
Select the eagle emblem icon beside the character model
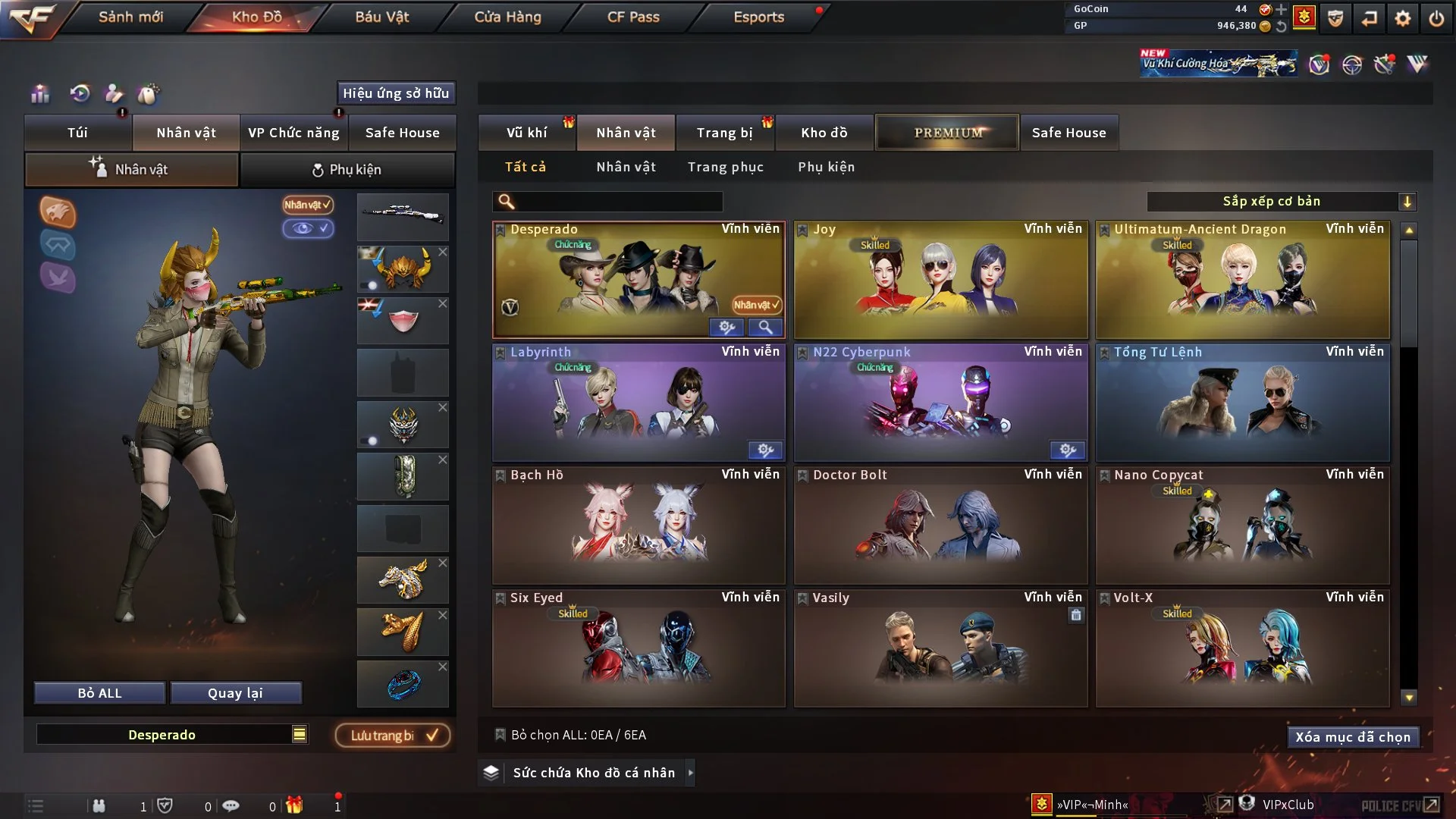click(x=58, y=213)
